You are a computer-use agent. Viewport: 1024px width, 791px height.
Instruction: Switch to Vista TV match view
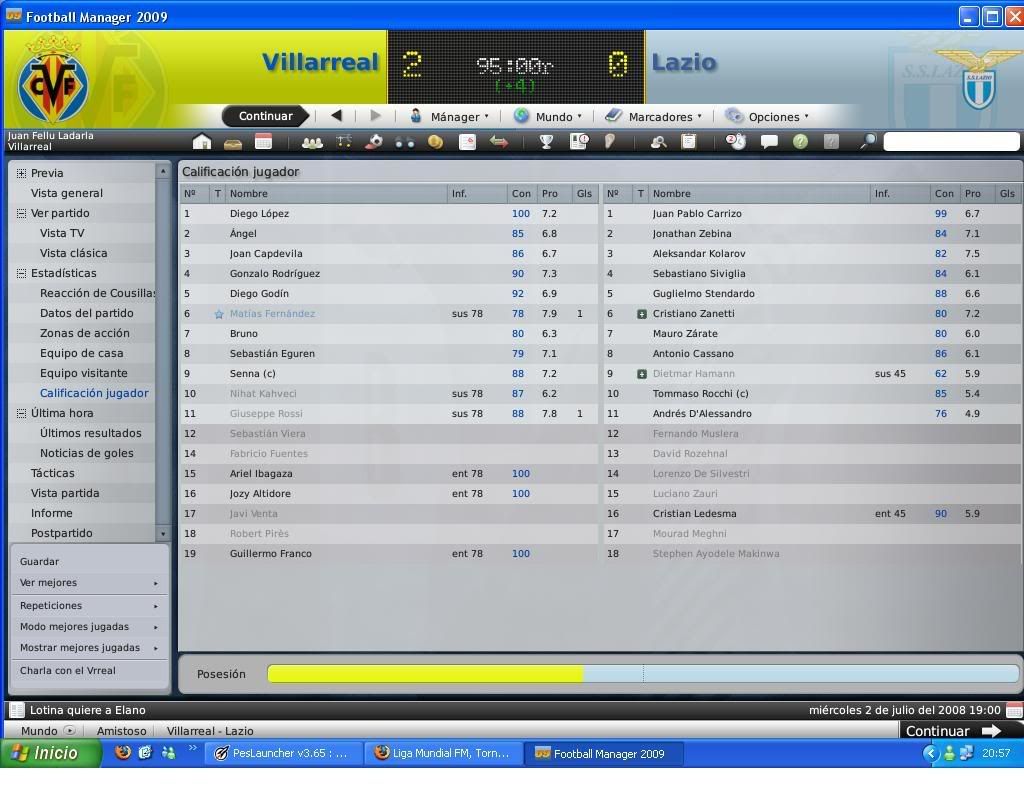pyautogui.click(x=62, y=233)
